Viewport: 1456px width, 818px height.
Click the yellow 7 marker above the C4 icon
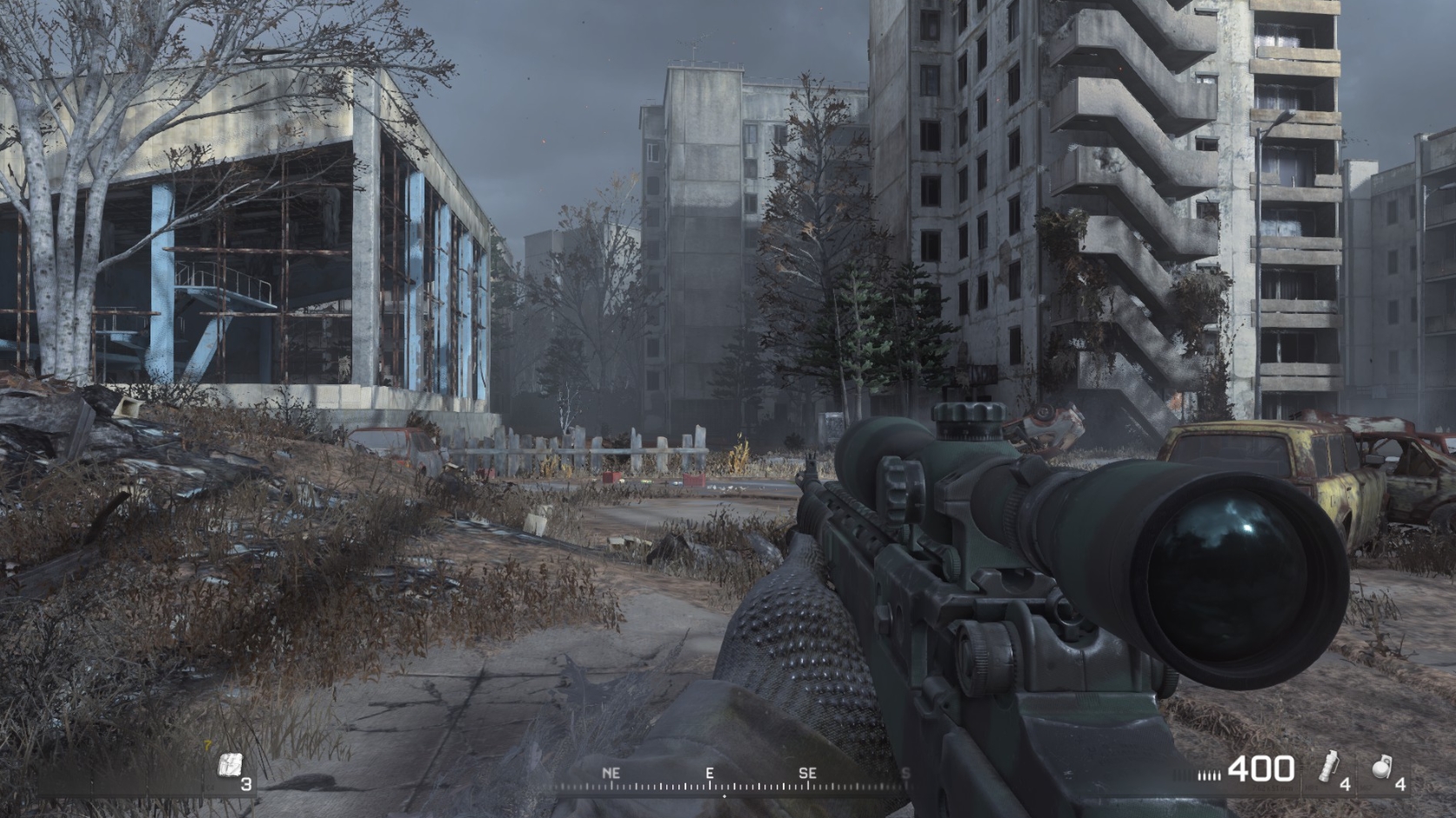pyautogui.click(x=207, y=745)
